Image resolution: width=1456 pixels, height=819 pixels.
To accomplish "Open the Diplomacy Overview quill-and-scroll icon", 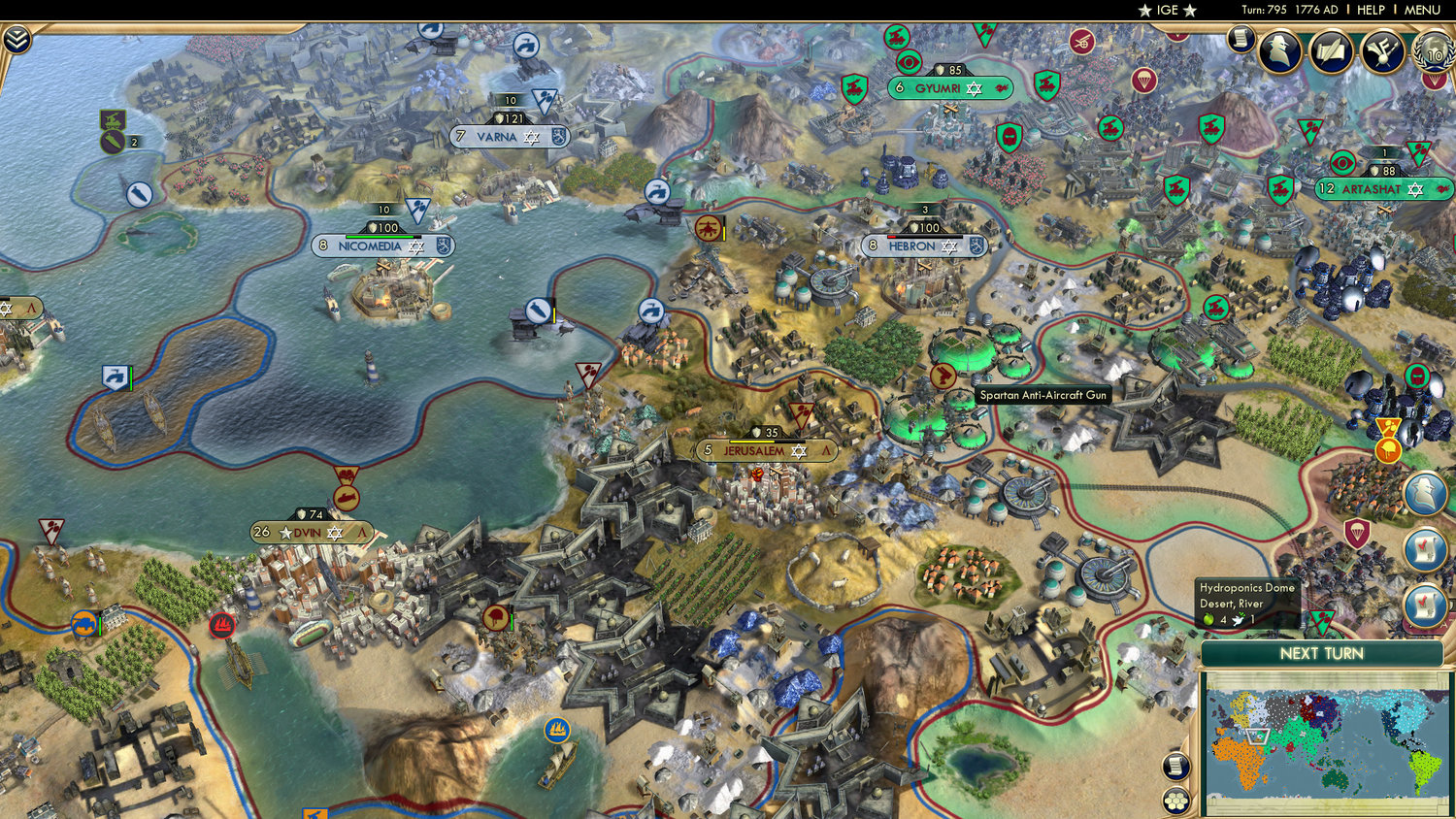I will [x=1331, y=49].
